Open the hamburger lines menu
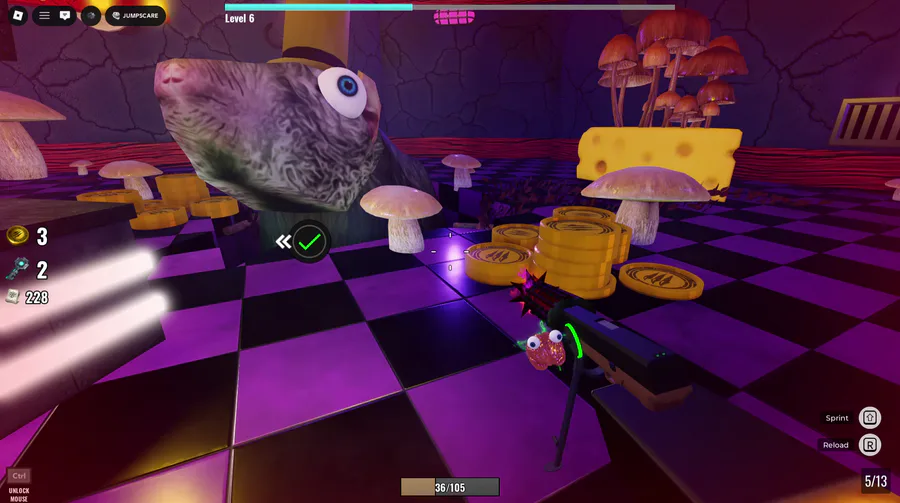This screenshot has height=503, width=900. 44,16
